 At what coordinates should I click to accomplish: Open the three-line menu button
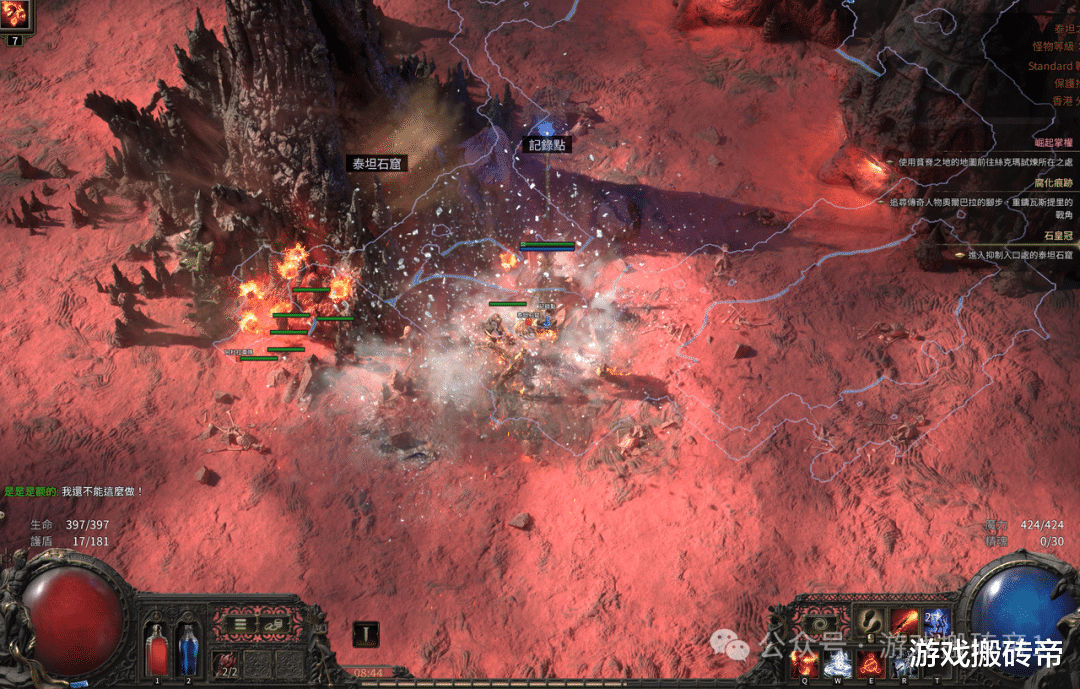240,623
